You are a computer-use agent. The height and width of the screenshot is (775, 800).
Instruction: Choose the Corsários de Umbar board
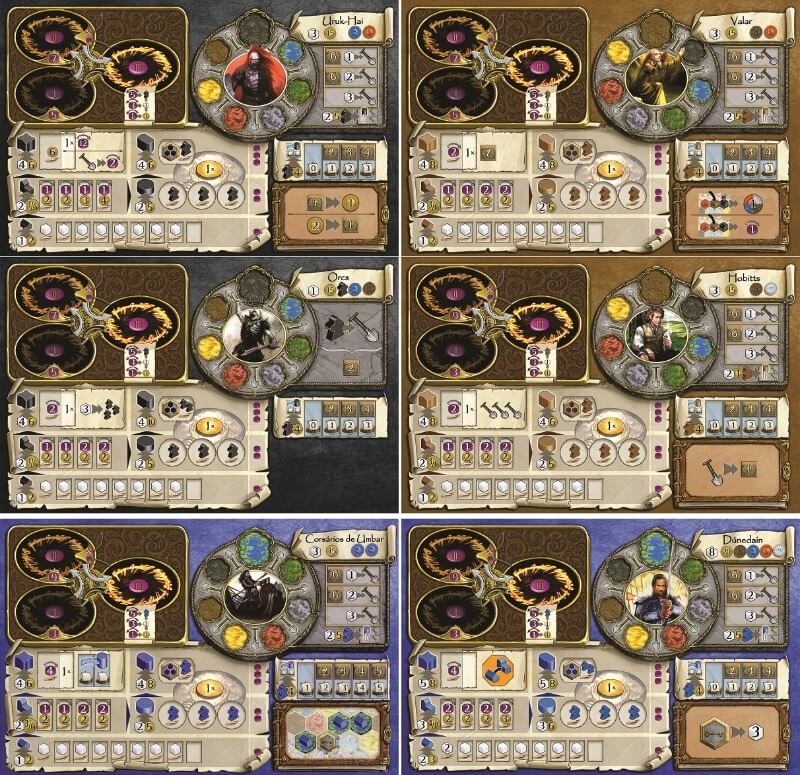200,645
